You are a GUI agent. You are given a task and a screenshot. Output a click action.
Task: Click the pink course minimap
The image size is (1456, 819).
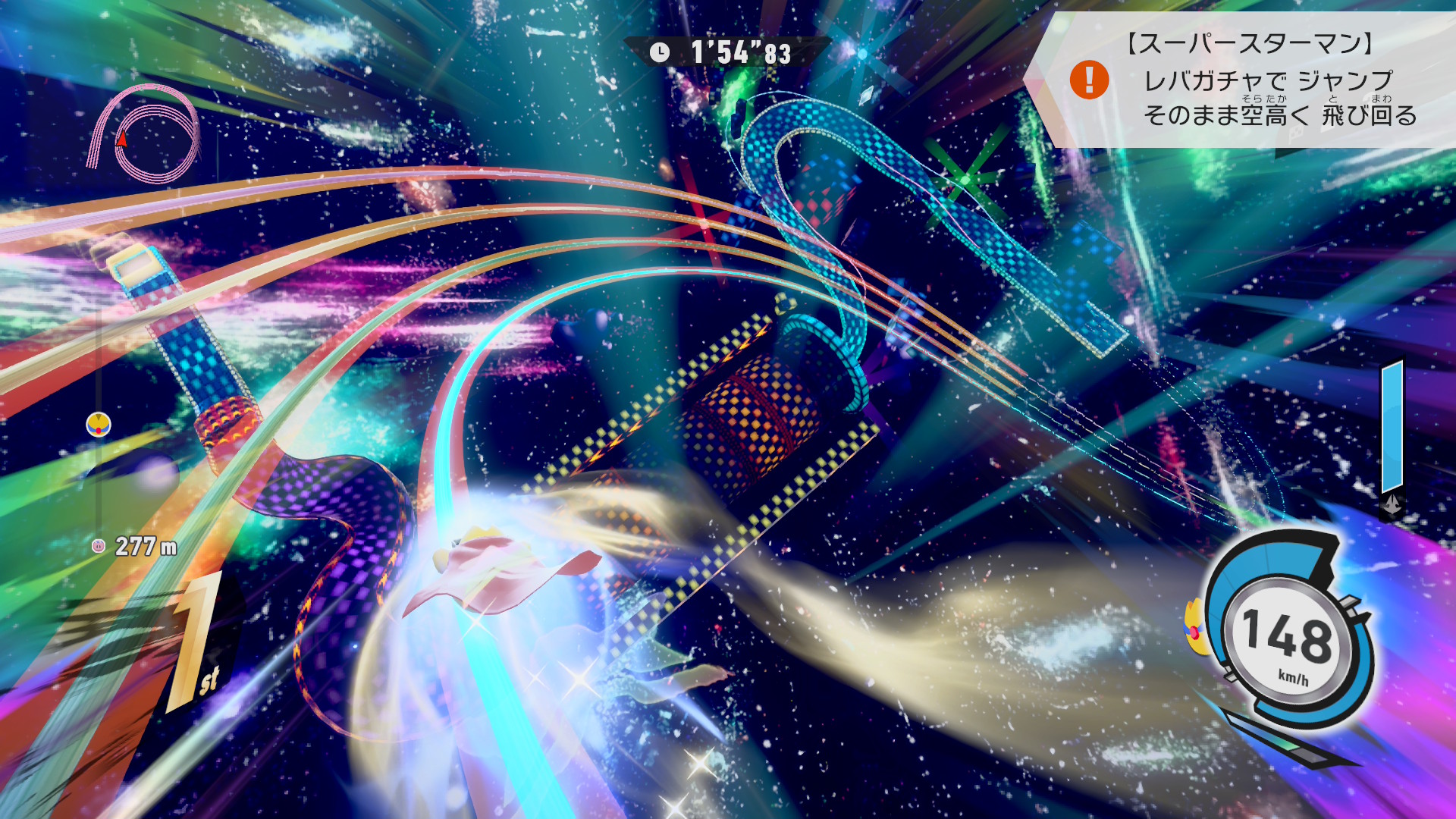point(144,134)
